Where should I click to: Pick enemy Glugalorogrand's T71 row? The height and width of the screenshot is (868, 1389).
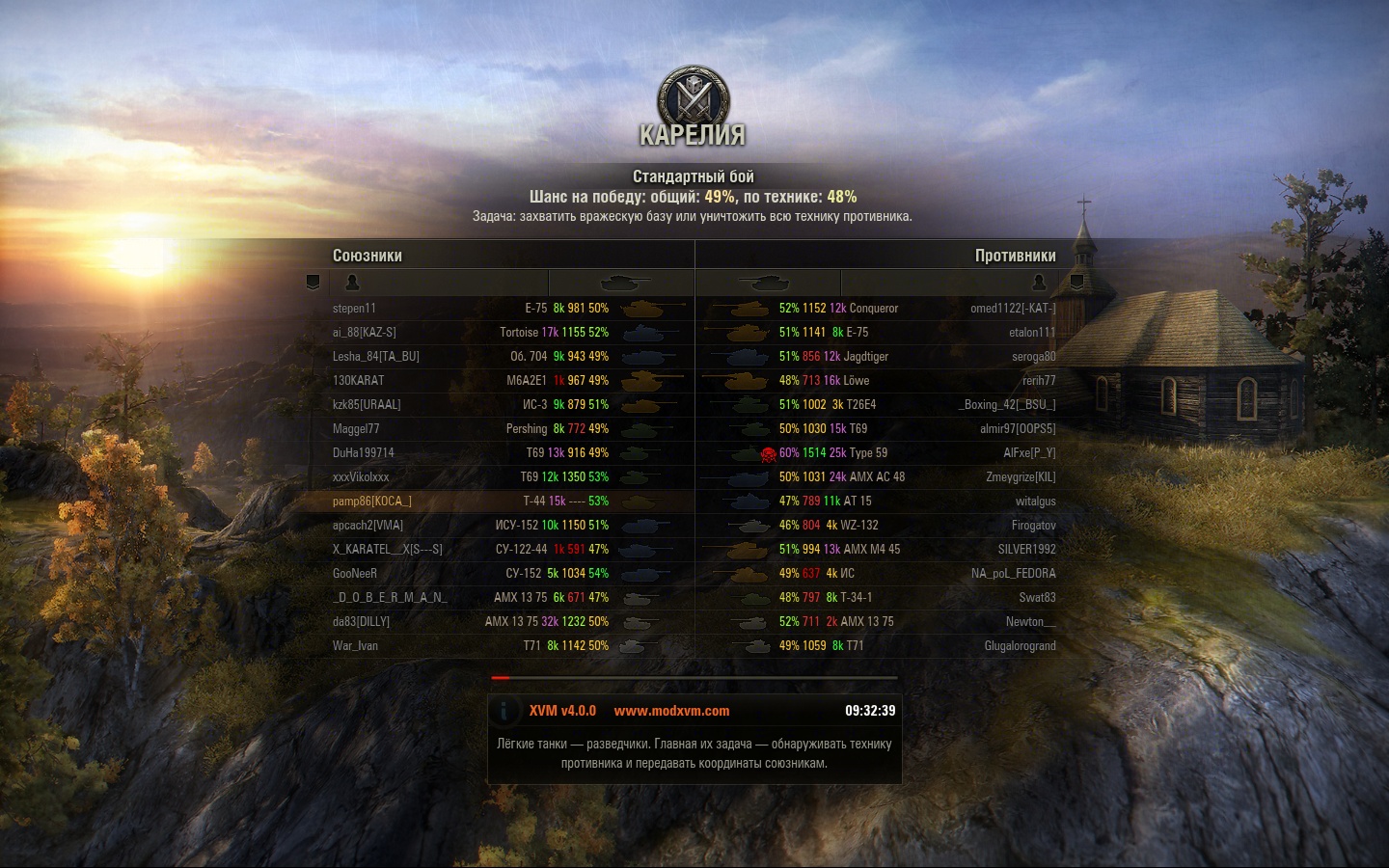[1020, 646]
